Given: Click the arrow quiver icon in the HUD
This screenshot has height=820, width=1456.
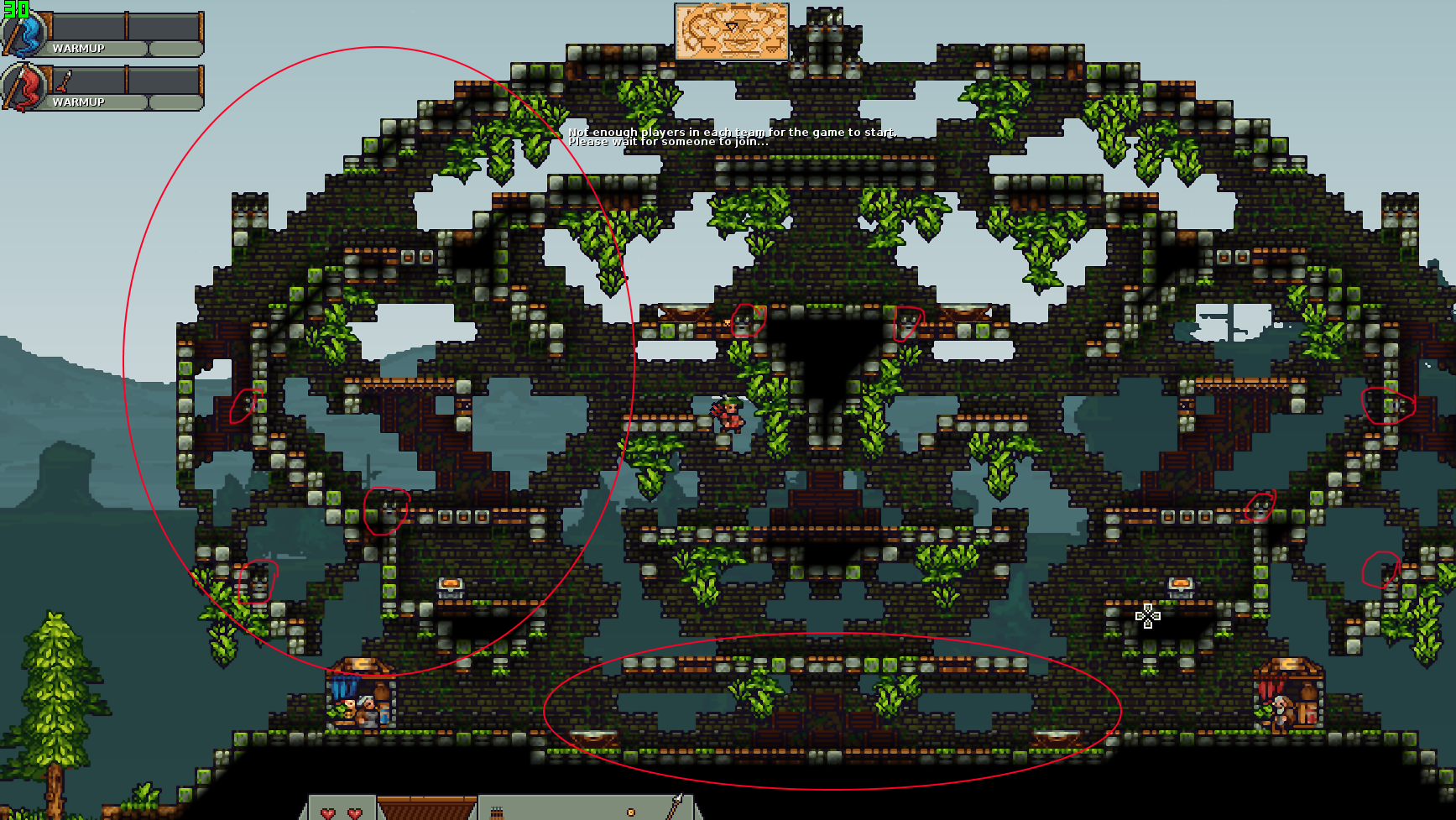Looking at the screenshot, I should [496, 813].
